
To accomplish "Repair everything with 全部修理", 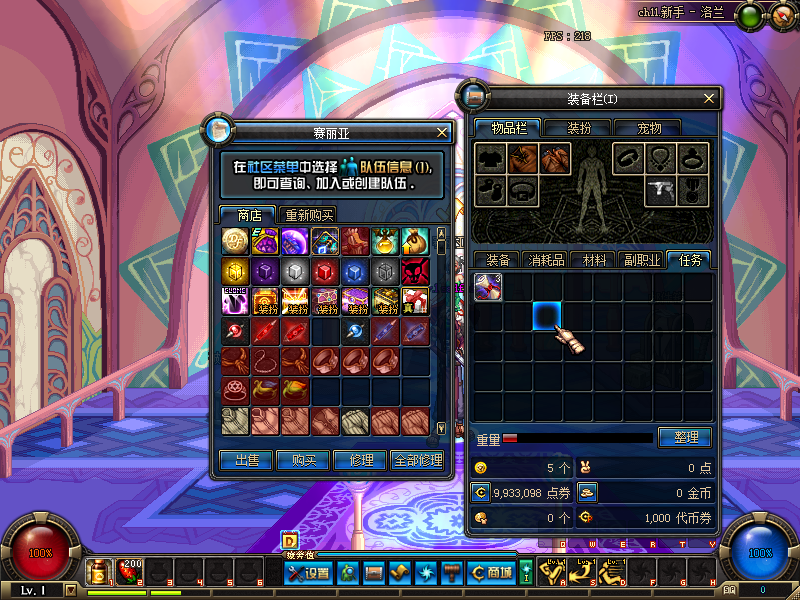I will point(418,460).
